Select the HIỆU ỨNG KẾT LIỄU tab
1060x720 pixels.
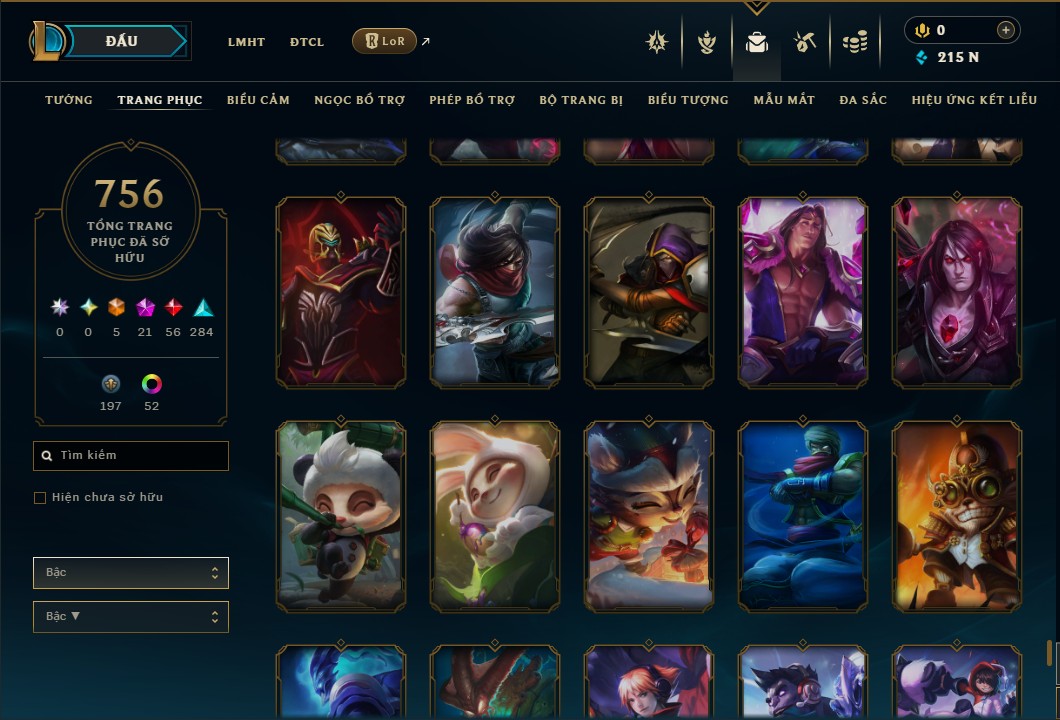(974, 100)
